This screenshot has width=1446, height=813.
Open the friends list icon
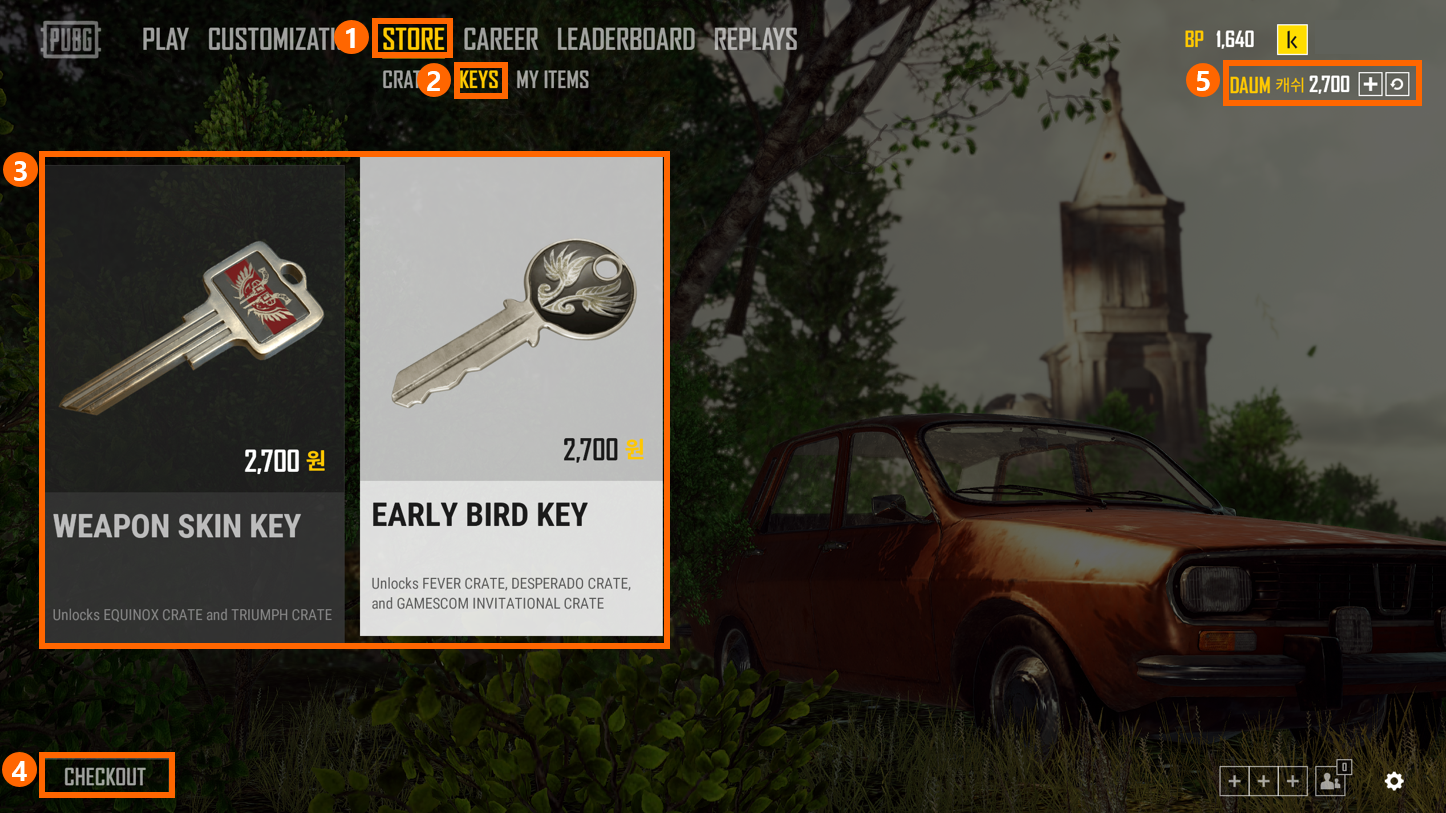point(1330,781)
